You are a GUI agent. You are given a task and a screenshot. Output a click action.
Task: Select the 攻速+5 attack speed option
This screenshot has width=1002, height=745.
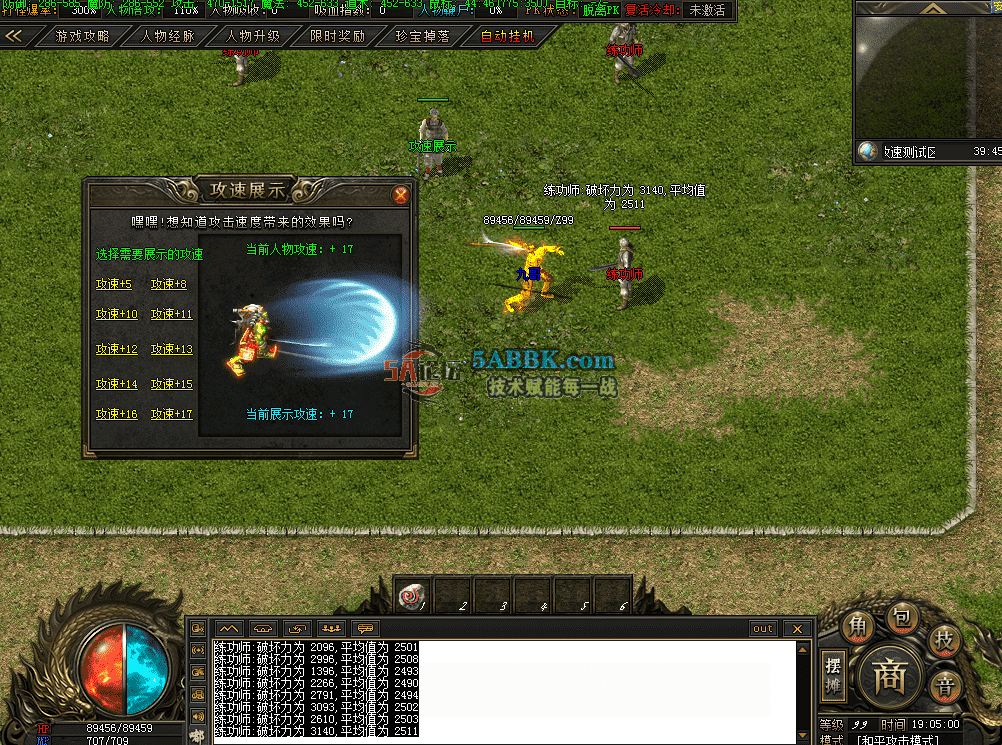(x=114, y=285)
